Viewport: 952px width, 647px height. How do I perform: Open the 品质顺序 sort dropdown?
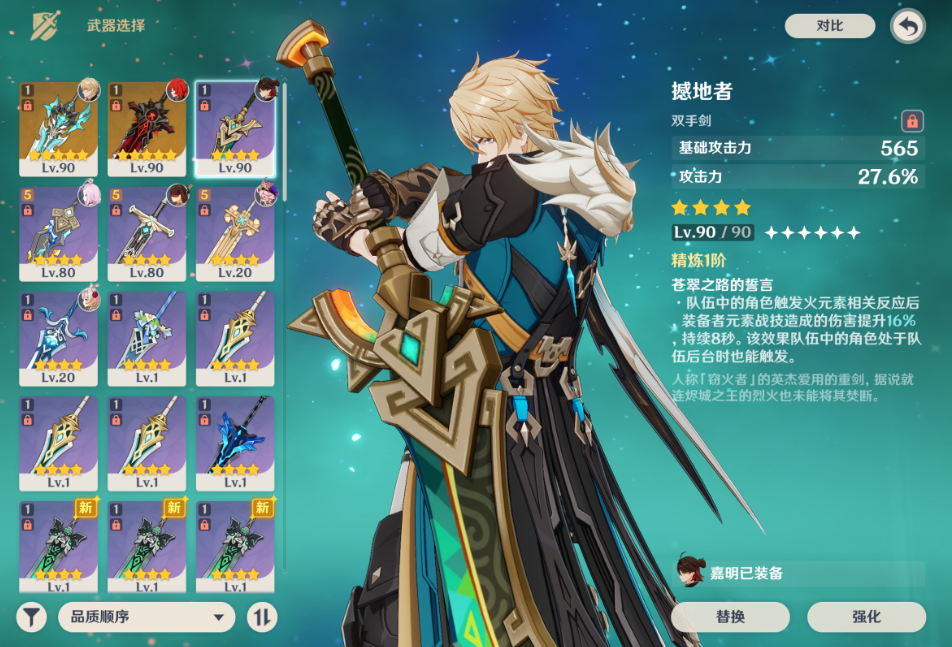[146, 617]
